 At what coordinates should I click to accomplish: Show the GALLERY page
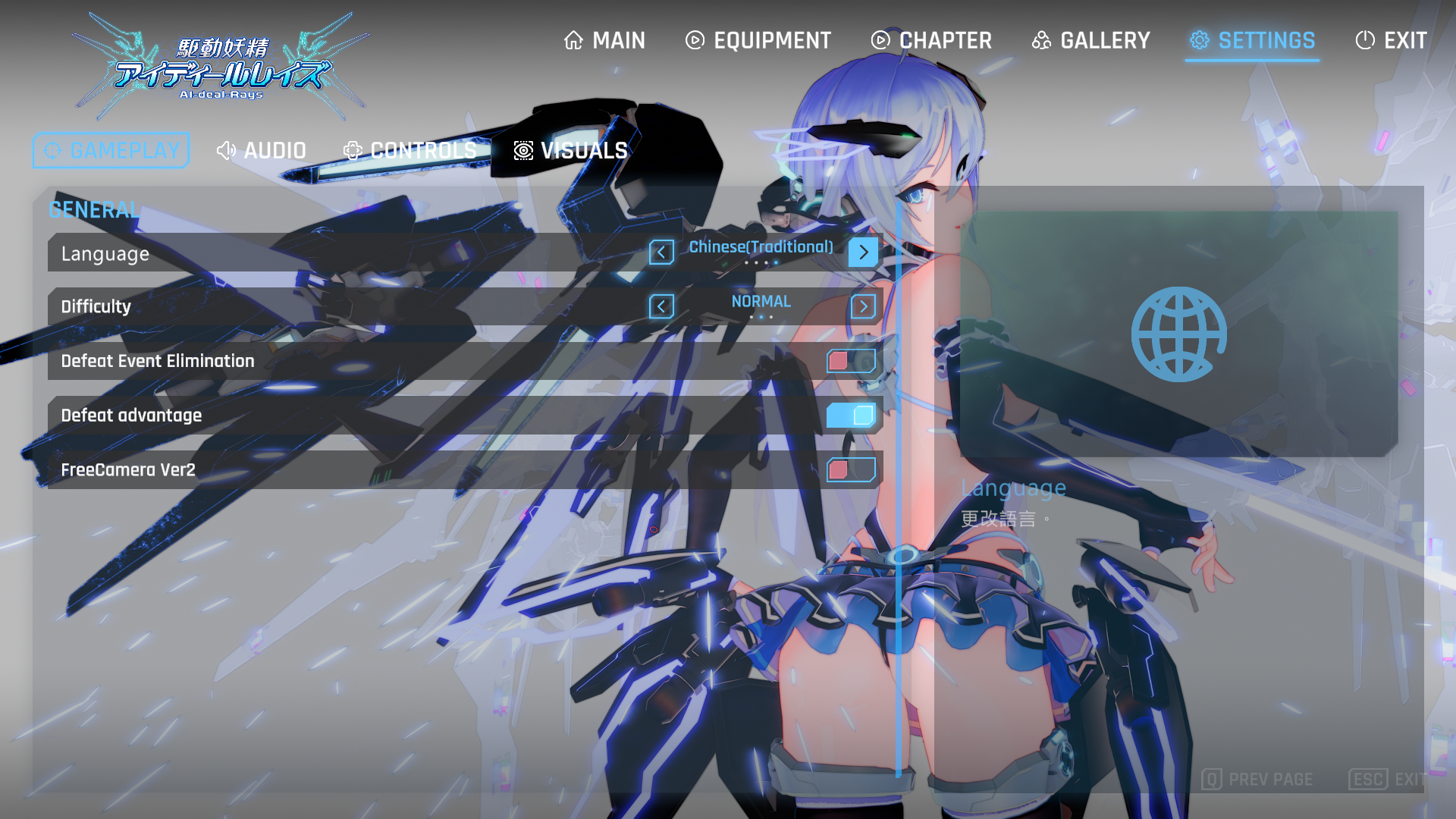click(1090, 40)
